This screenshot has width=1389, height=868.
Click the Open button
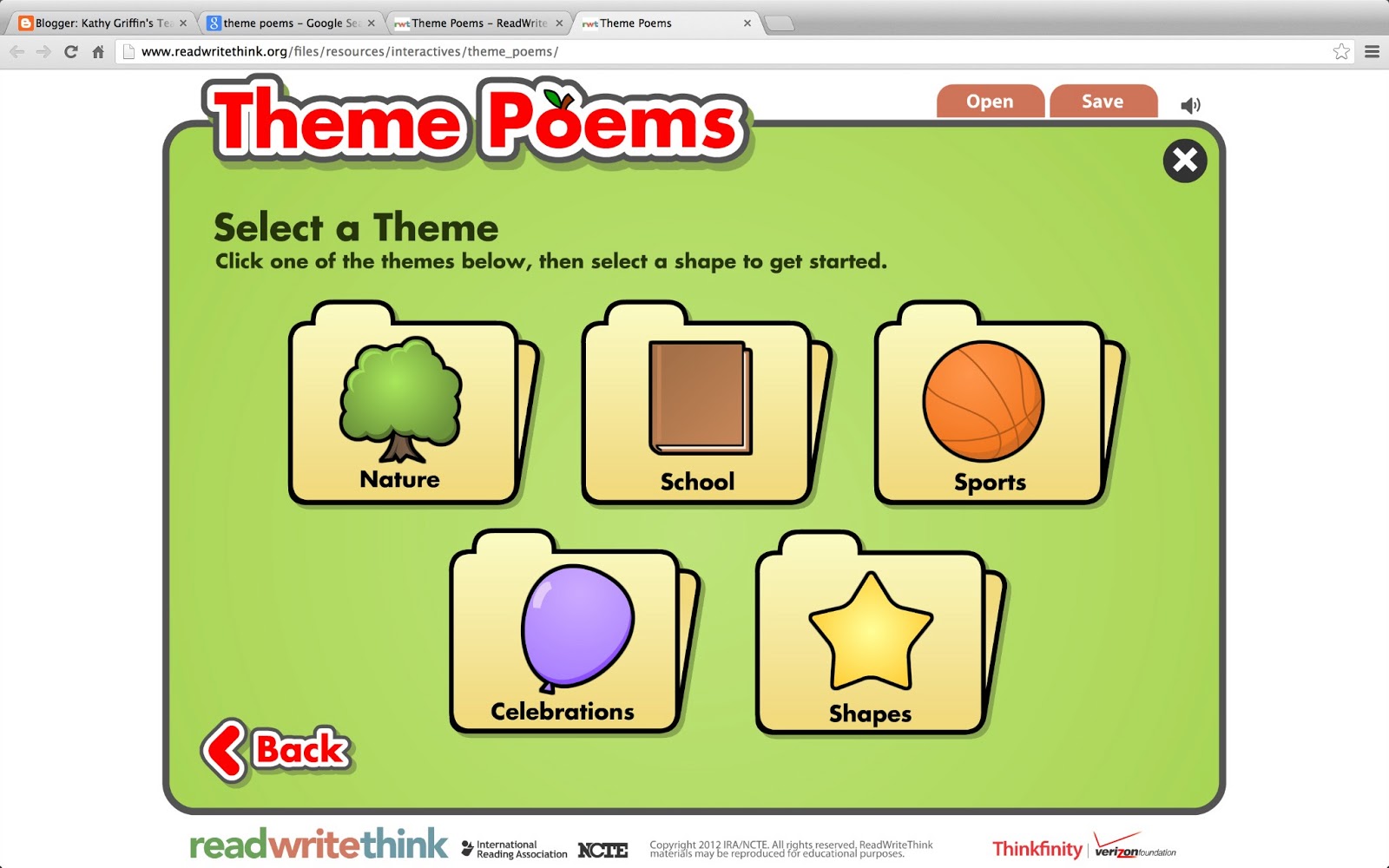point(990,102)
